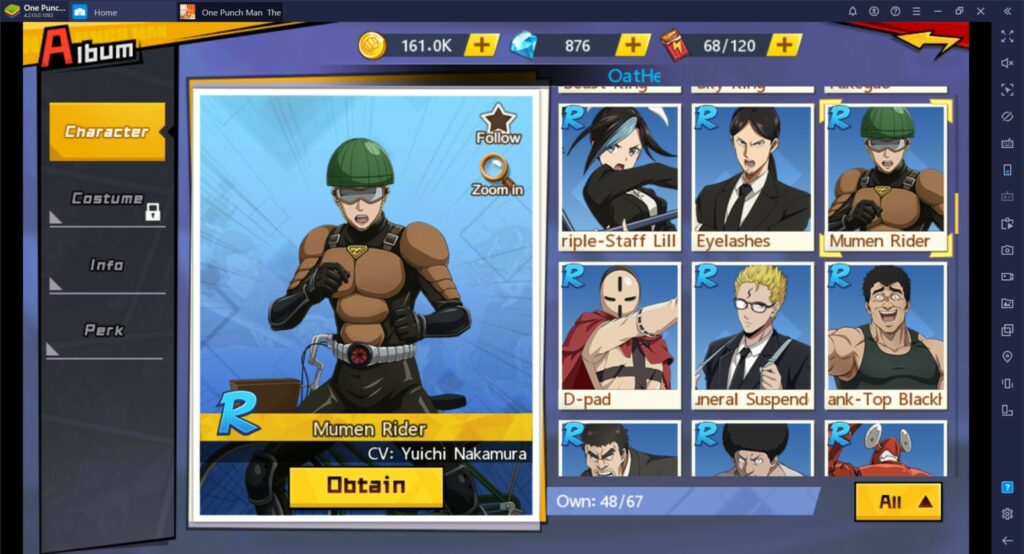Pick the Tank-Top Blackhole character card
Image resolution: width=1024 pixels, height=554 pixels.
coord(885,335)
